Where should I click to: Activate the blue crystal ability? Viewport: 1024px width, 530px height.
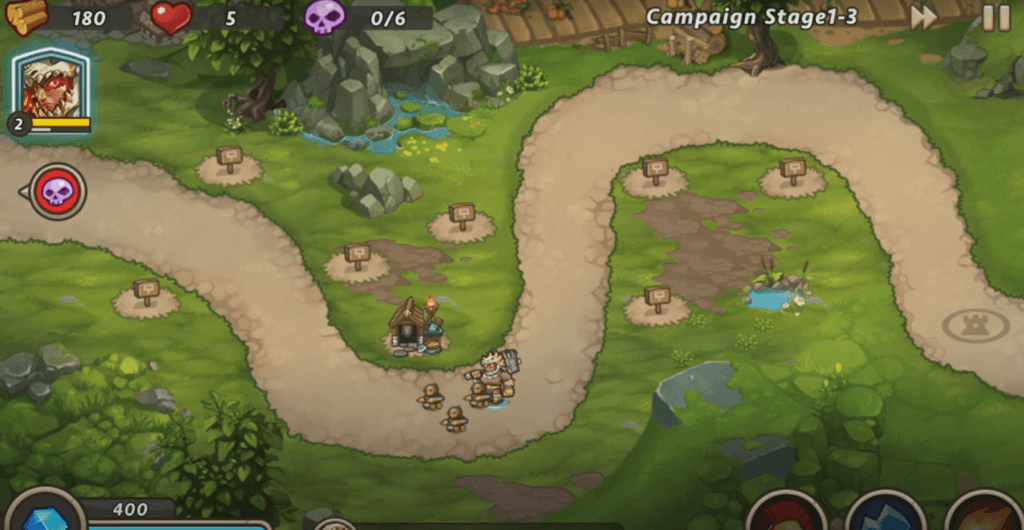(885, 513)
